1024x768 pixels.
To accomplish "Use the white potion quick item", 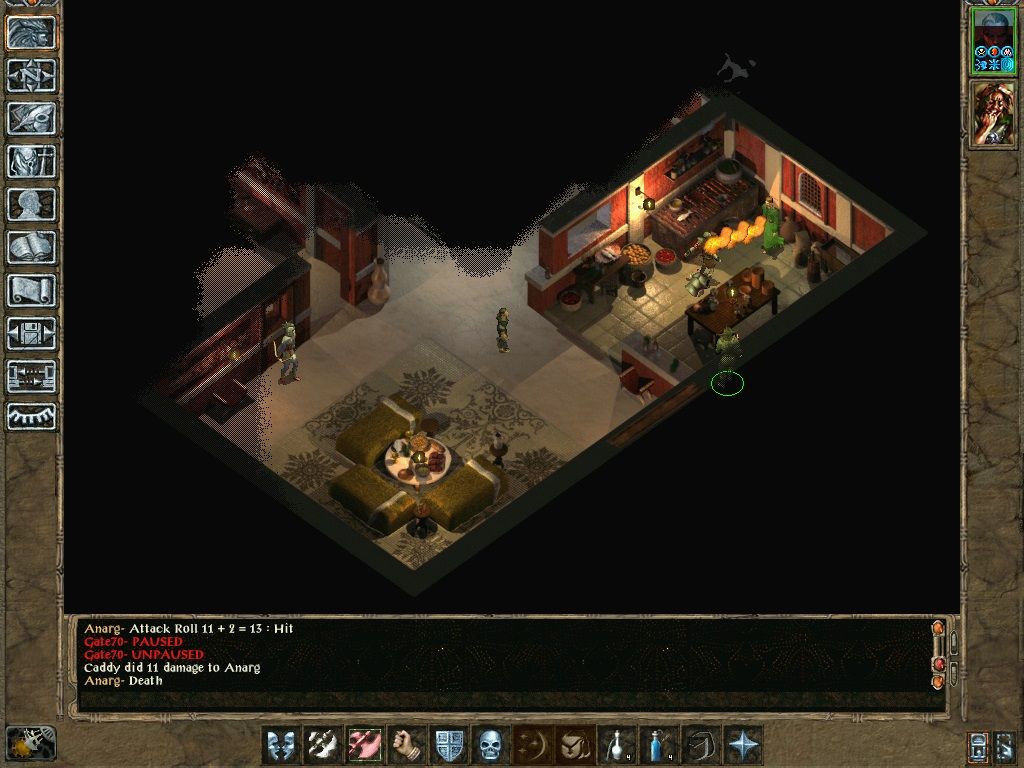I will [617, 745].
